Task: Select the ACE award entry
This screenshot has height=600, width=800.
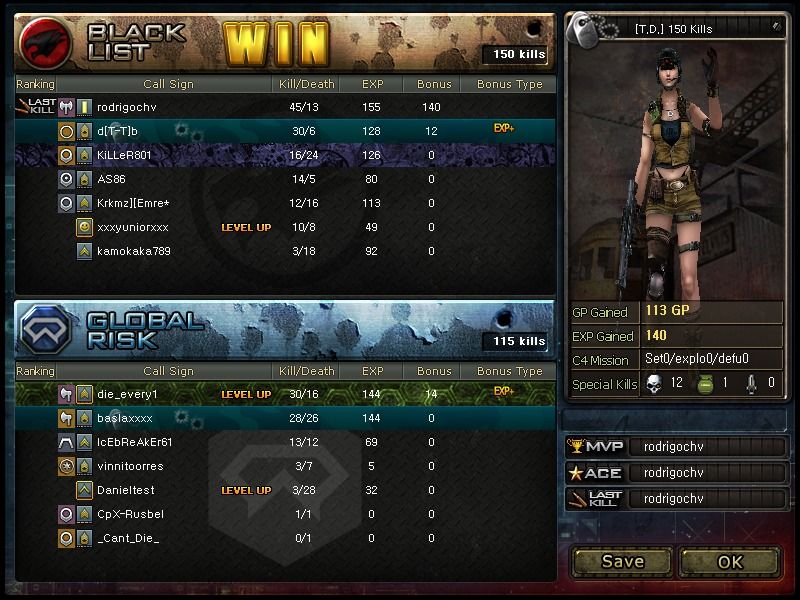Action: [676, 472]
